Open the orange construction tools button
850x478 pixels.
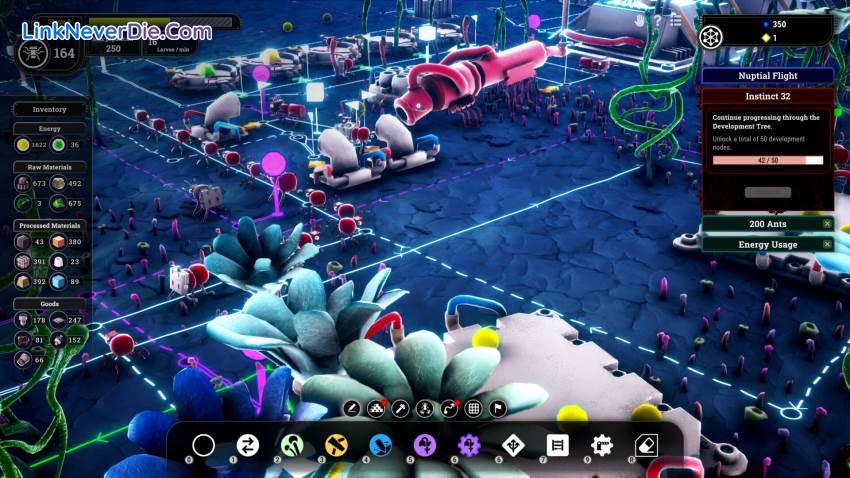coord(336,446)
